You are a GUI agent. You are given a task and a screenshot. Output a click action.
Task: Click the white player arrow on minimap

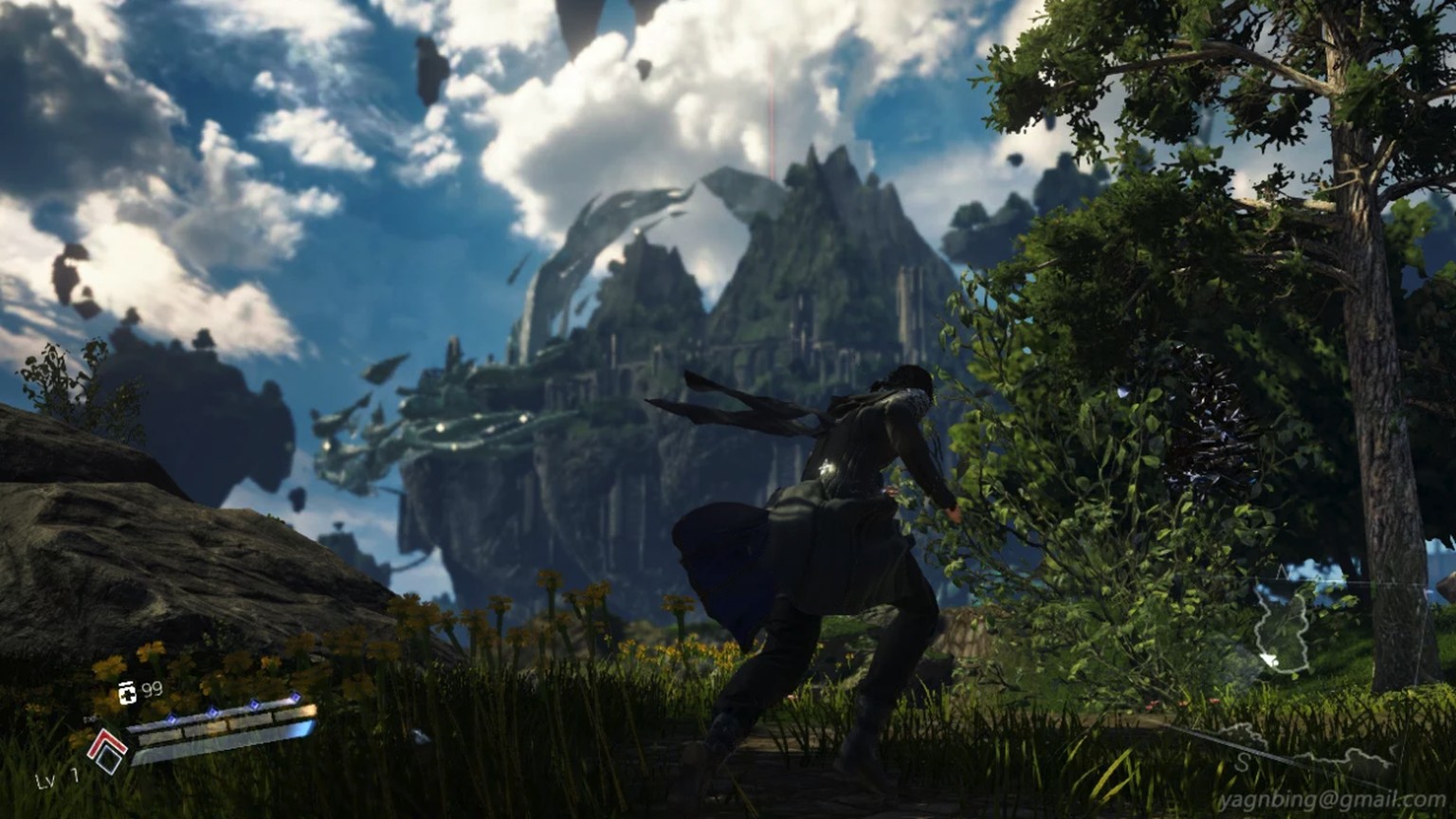click(x=1269, y=661)
